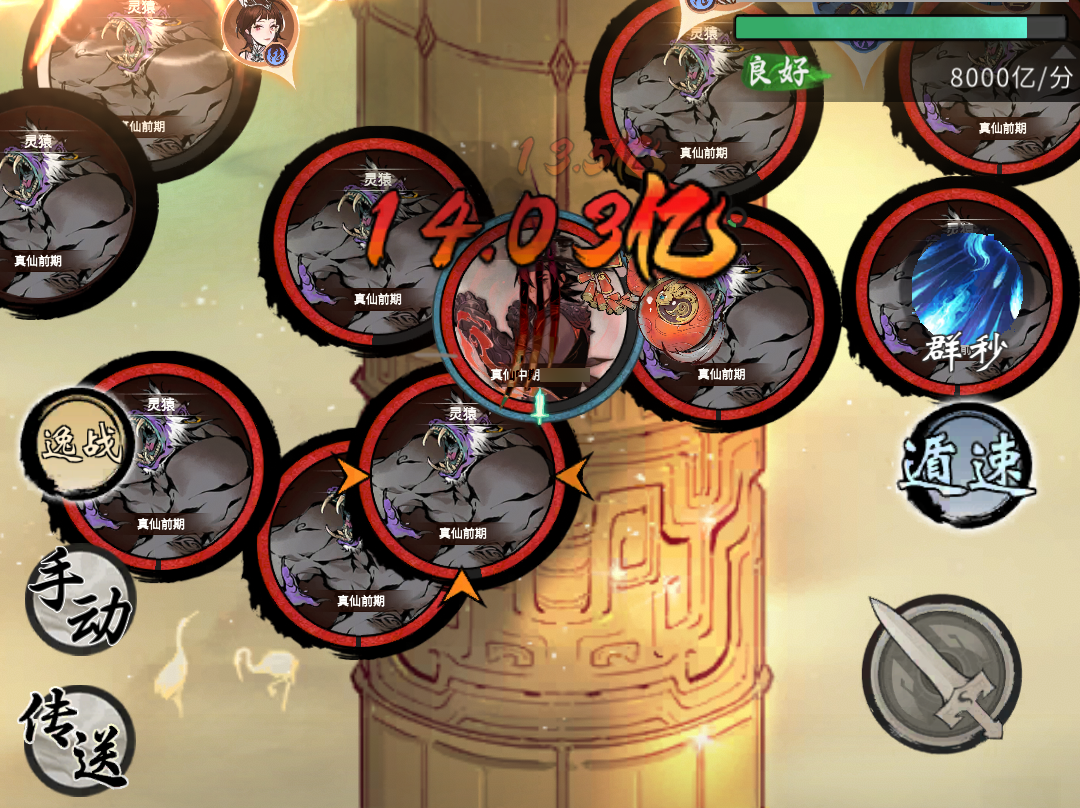
Task: Tap the 逸战 round button
Action: 79,443
